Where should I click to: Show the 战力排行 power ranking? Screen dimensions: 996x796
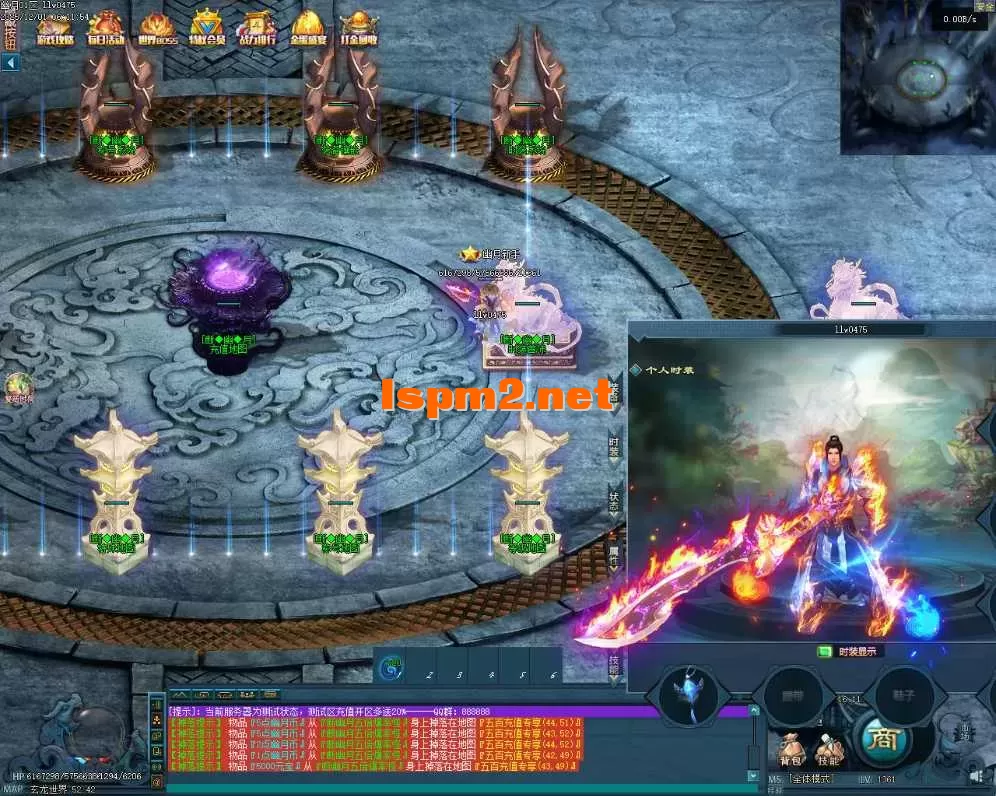pos(259,29)
